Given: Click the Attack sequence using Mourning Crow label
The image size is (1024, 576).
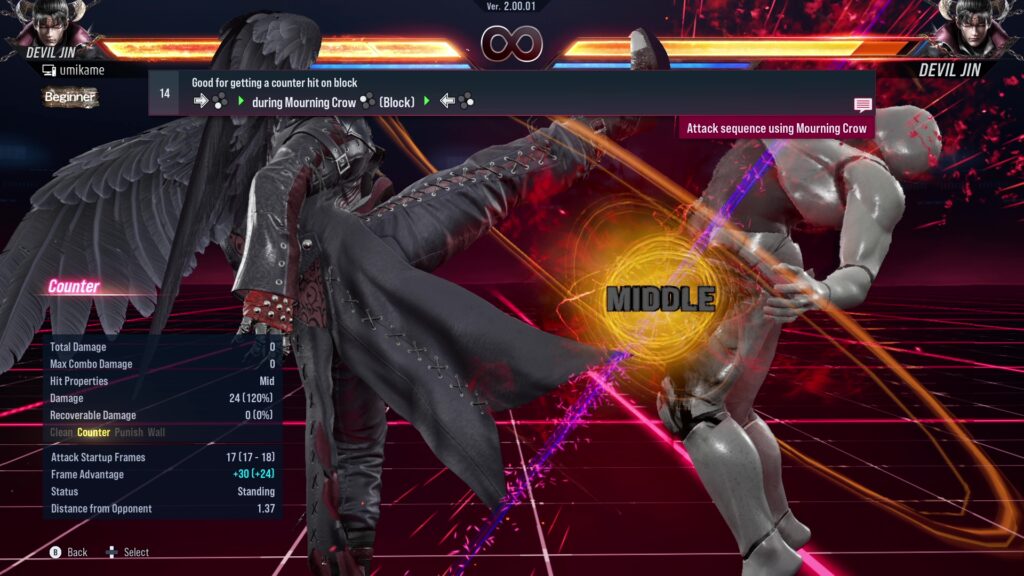Looking at the screenshot, I should click(x=776, y=129).
